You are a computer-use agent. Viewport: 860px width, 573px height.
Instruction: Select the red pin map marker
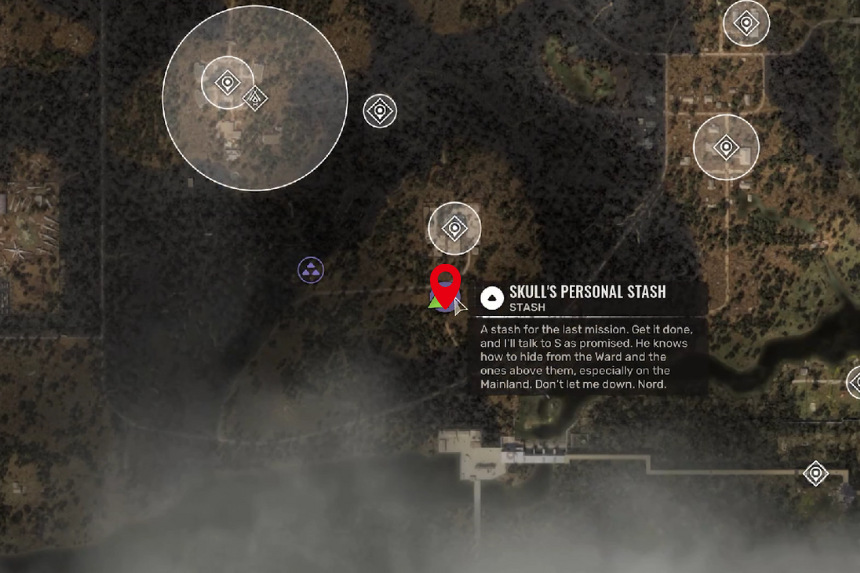click(445, 284)
